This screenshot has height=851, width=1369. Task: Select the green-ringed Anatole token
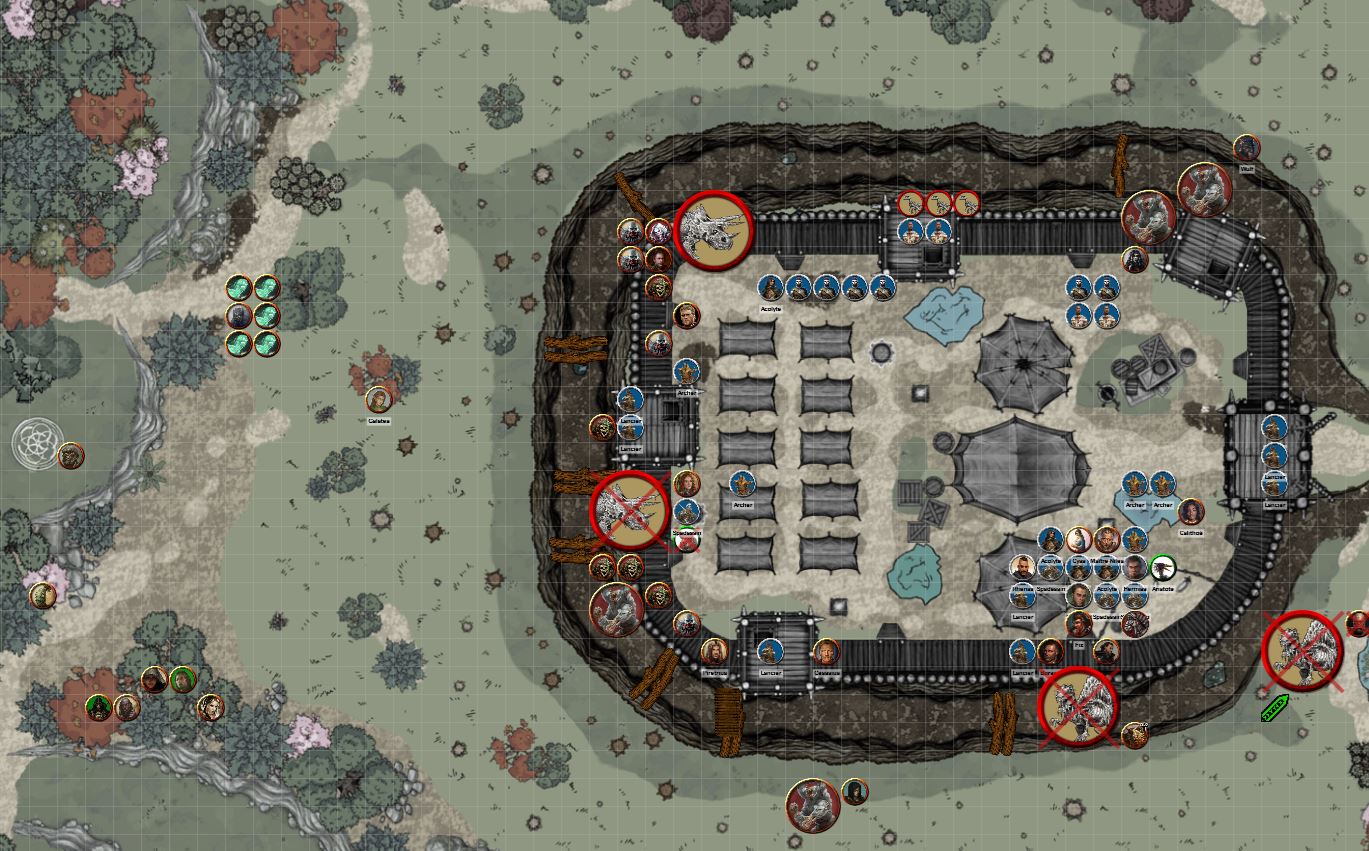[x=1162, y=568]
